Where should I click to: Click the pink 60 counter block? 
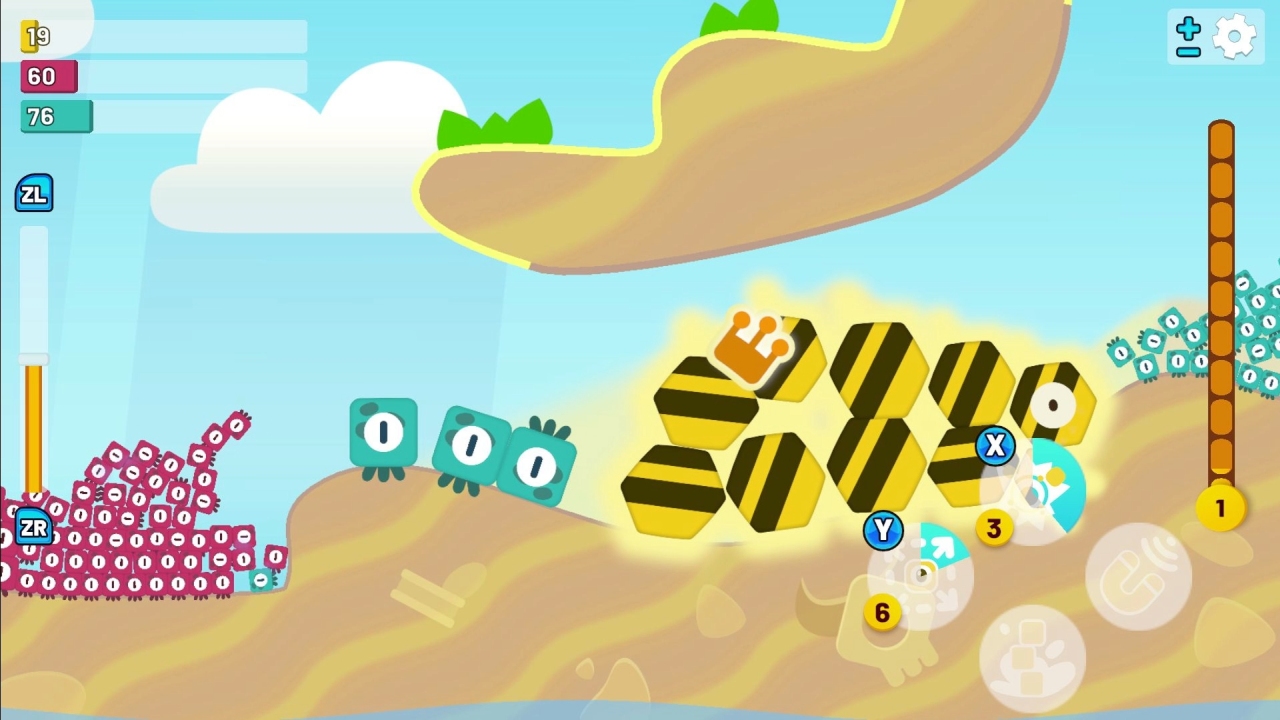click(x=48, y=76)
